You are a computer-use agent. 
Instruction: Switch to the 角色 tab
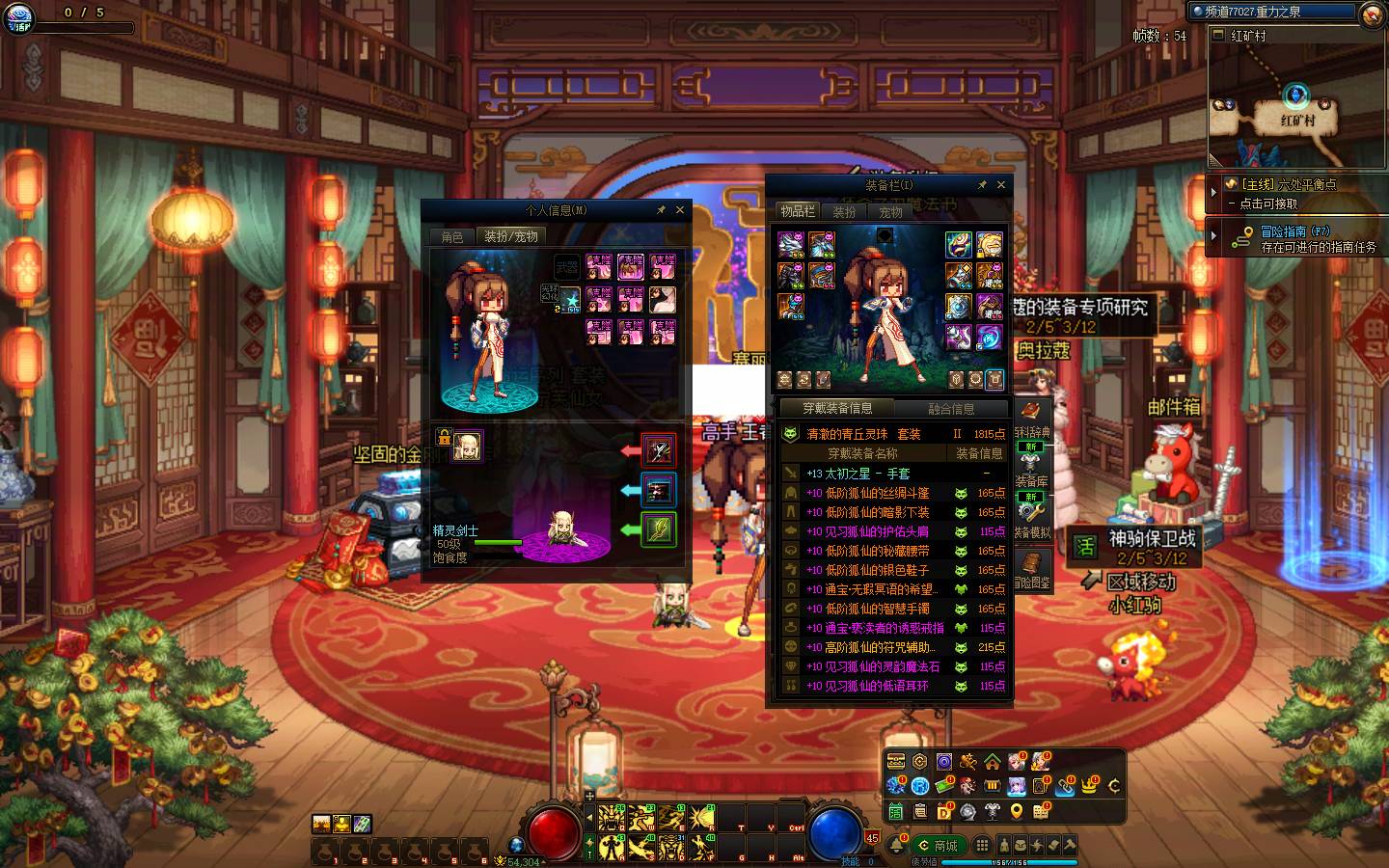(452, 236)
